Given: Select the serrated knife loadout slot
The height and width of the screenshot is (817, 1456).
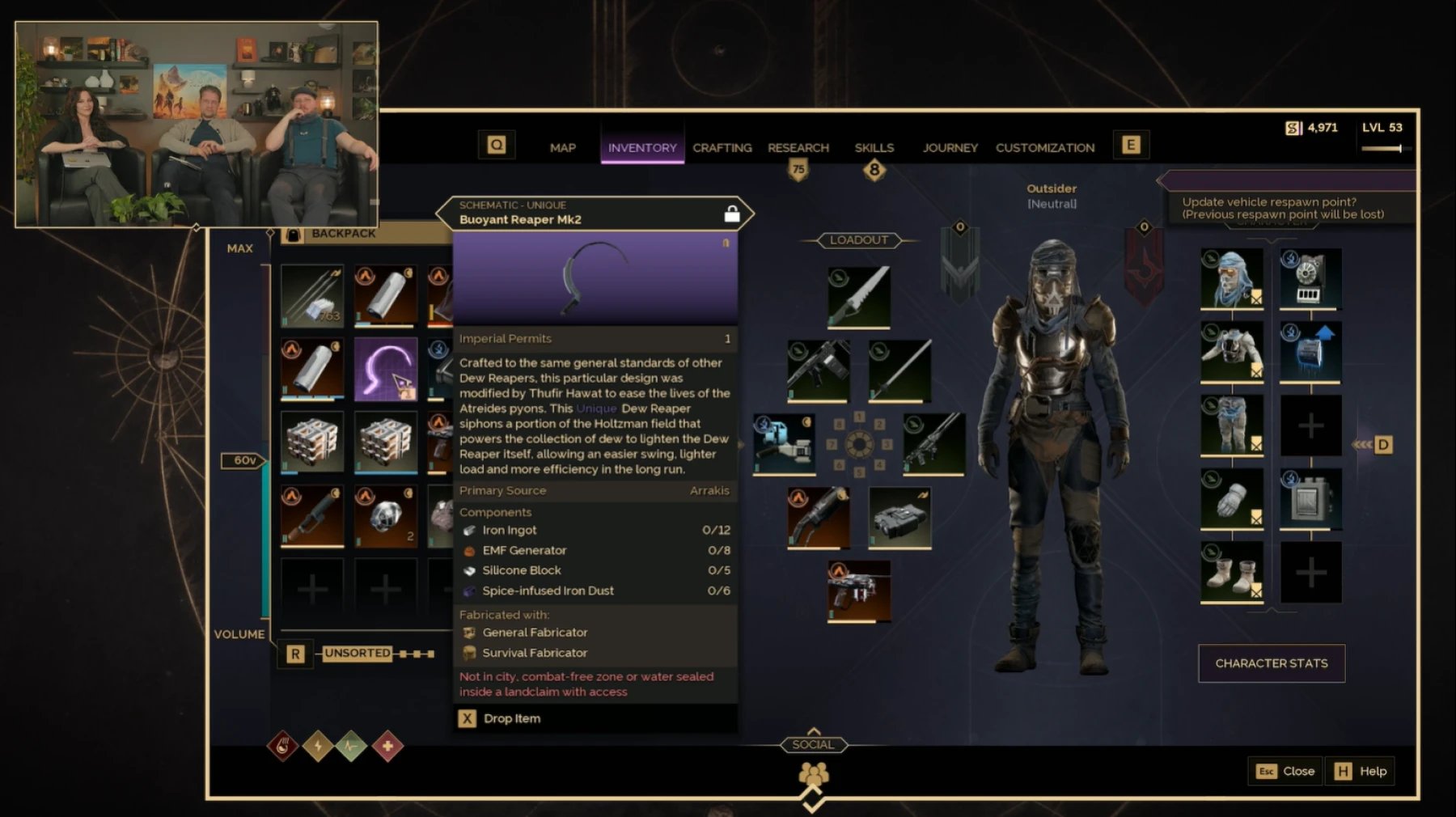Looking at the screenshot, I should click(859, 297).
